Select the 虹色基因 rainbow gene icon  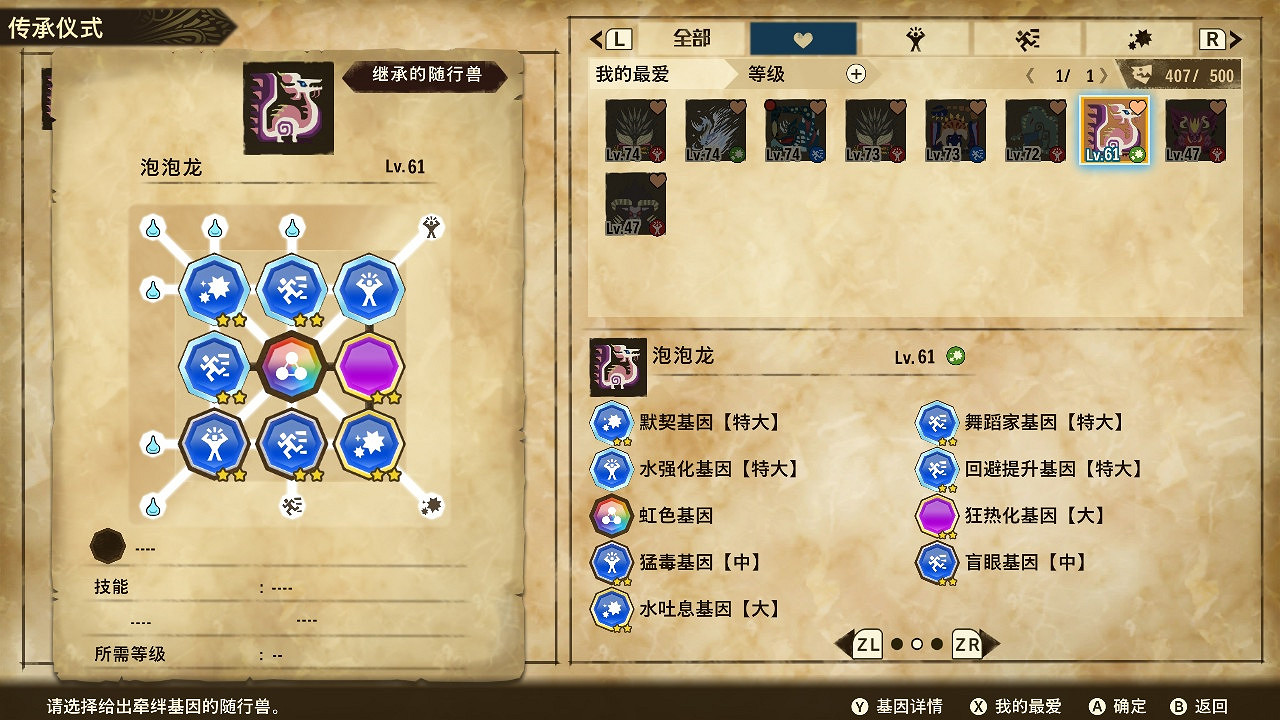point(612,517)
